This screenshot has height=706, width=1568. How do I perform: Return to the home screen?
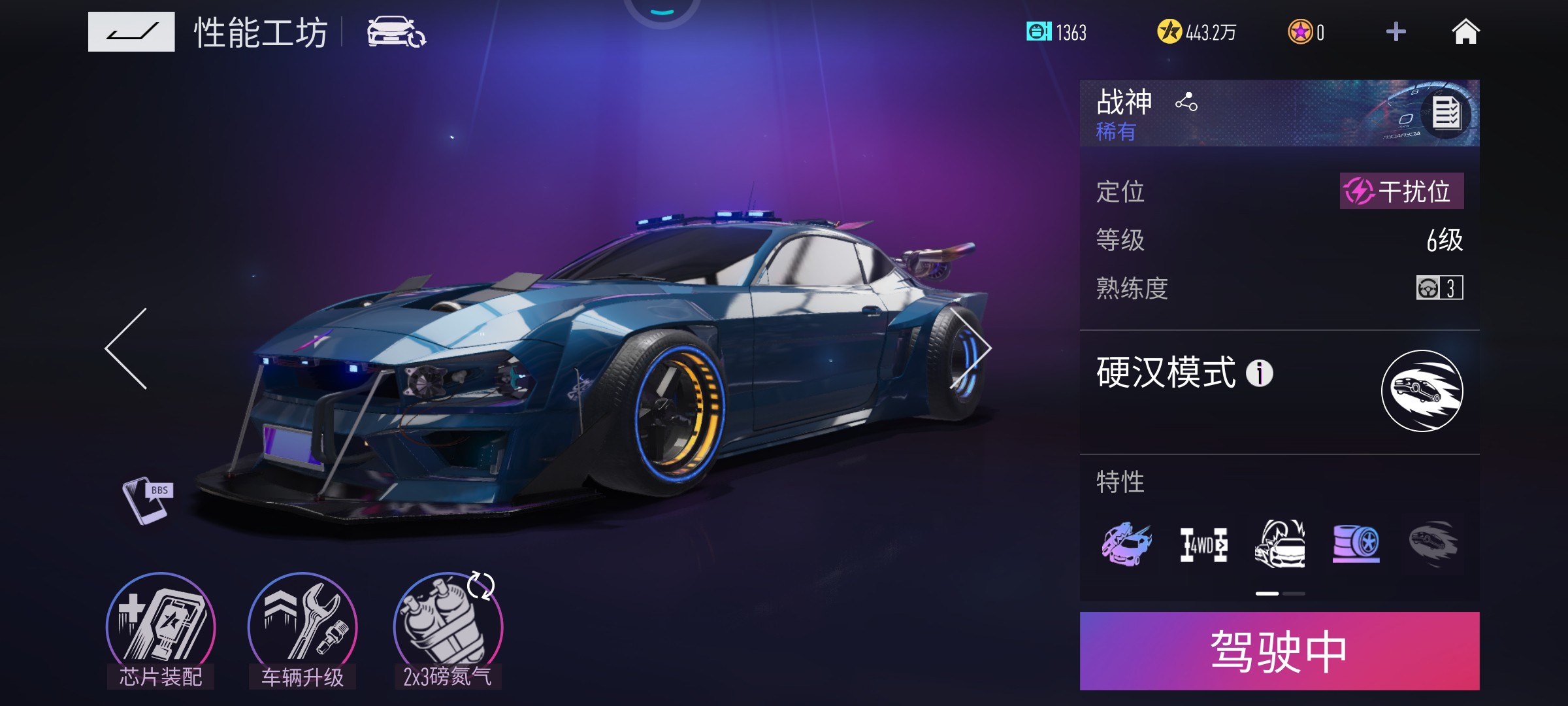[1465, 32]
